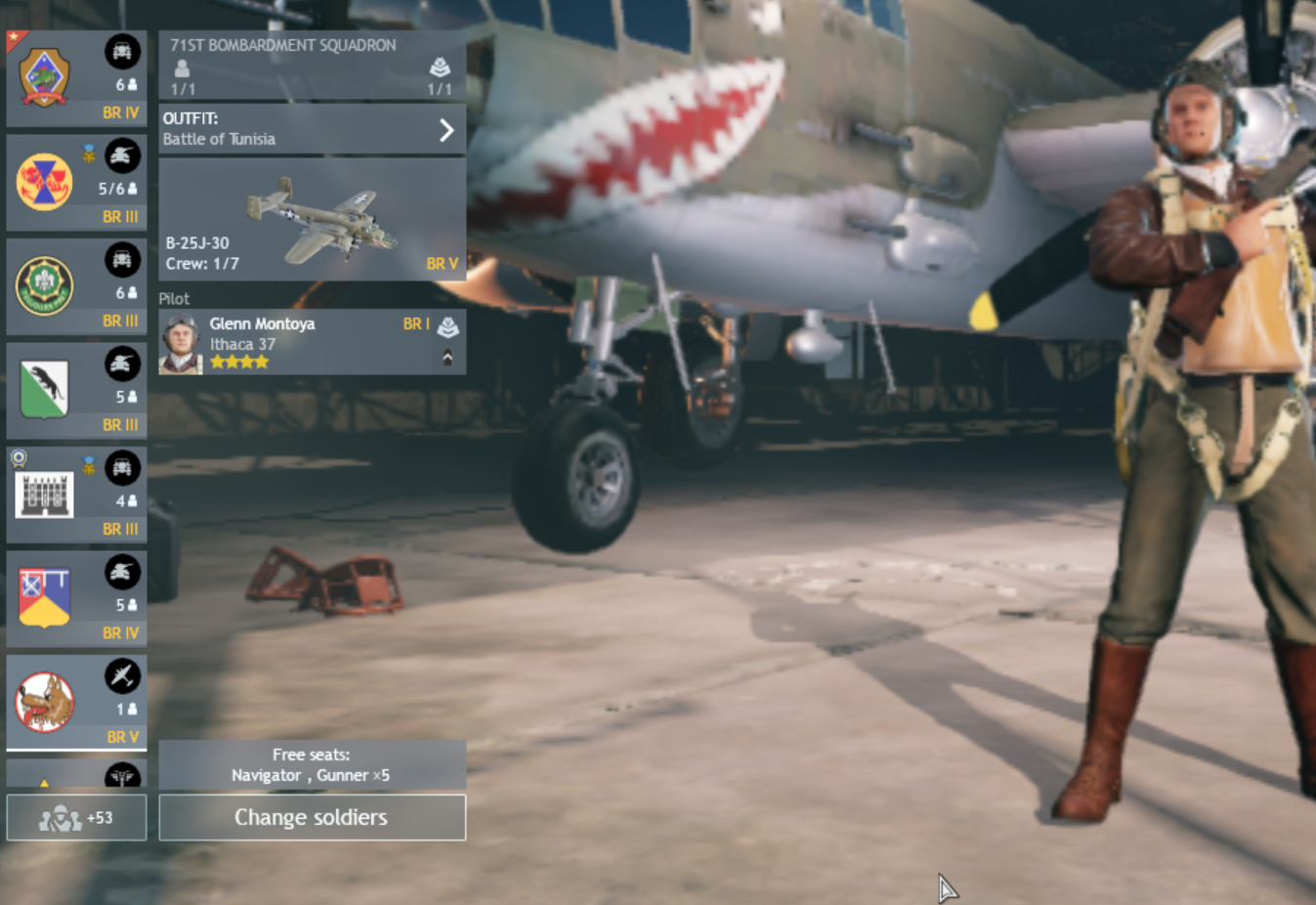Open the B-25J-30 aircraft card
This screenshot has width=1316, height=905.
(x=312, y=220)
